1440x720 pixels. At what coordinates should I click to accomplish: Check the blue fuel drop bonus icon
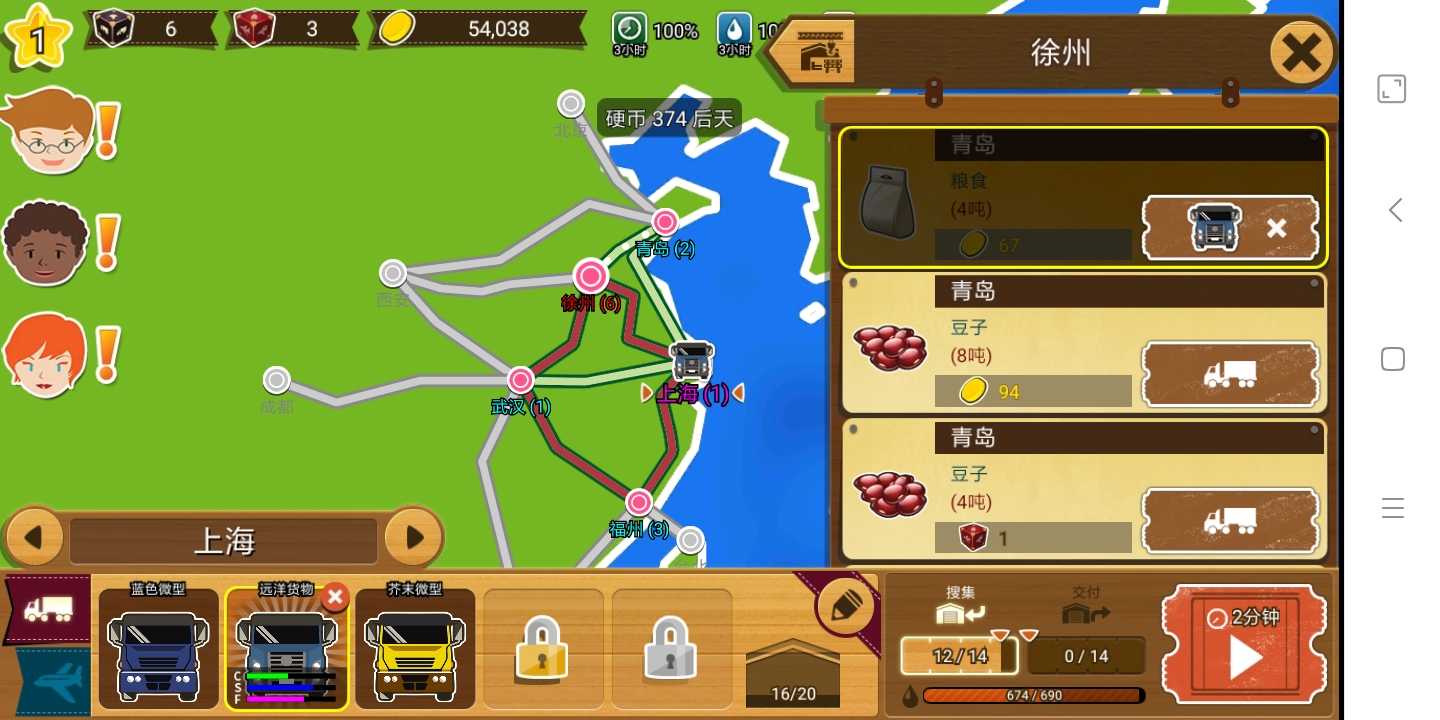tap(736, 30)
